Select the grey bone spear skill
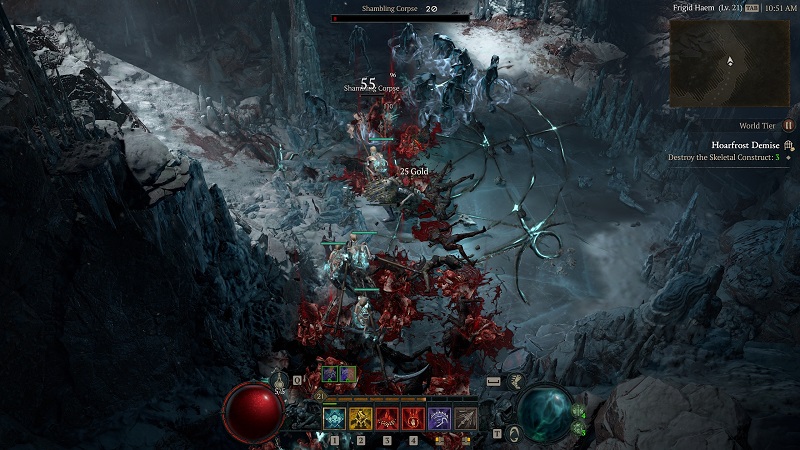Image resolution: width=800 pixels, height=450 pixels. (x=465, y=418)
